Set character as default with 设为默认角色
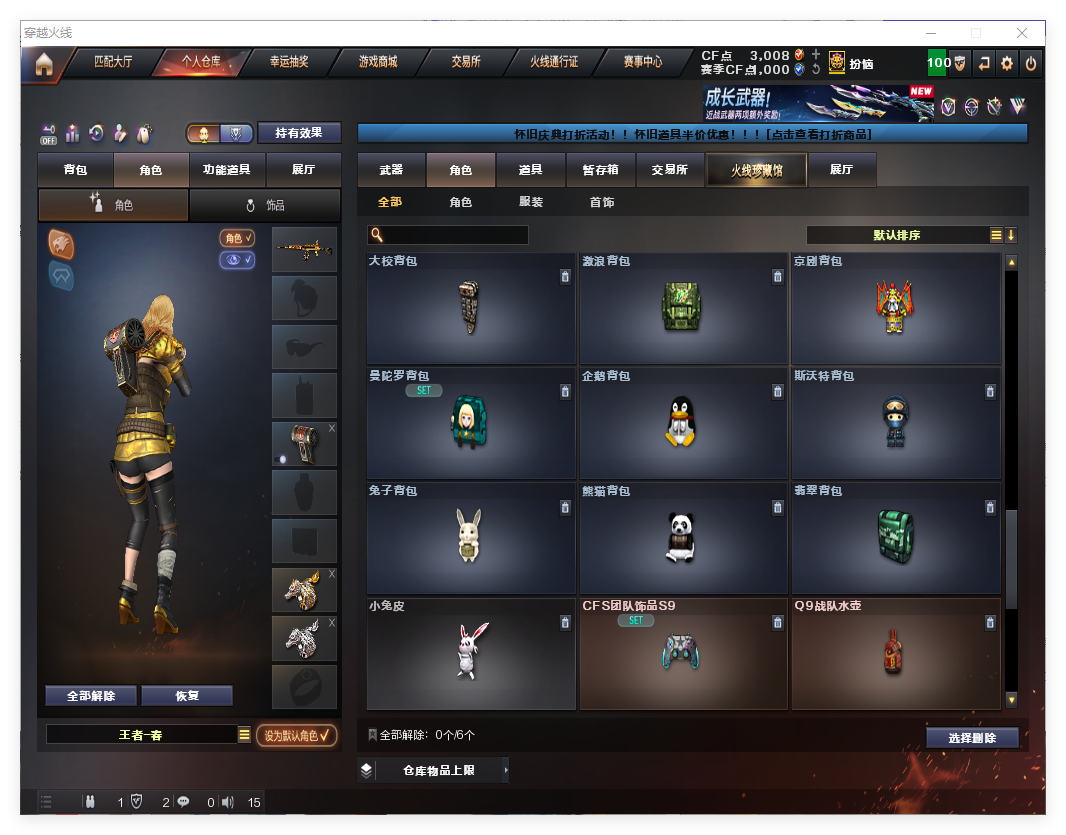This screenshot has height=835, width=1066. (x=296, y=735)
